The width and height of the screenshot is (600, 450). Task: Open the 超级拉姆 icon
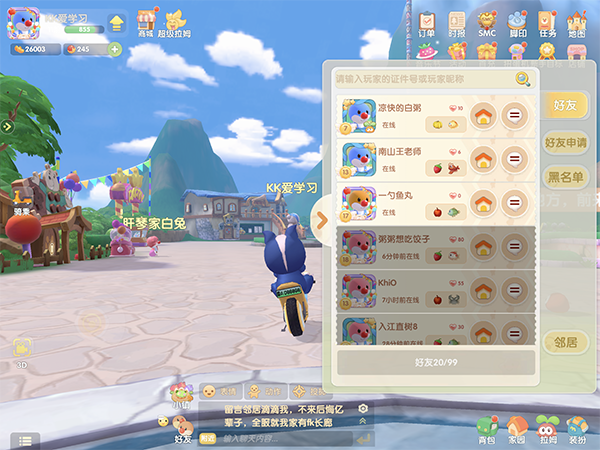(x=177, y=23)
